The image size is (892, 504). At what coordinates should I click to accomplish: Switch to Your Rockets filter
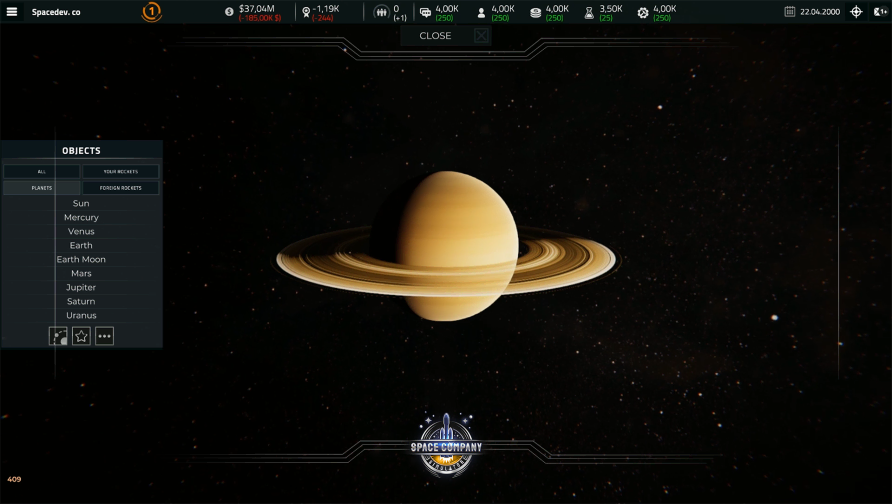[x=121, y=172]
